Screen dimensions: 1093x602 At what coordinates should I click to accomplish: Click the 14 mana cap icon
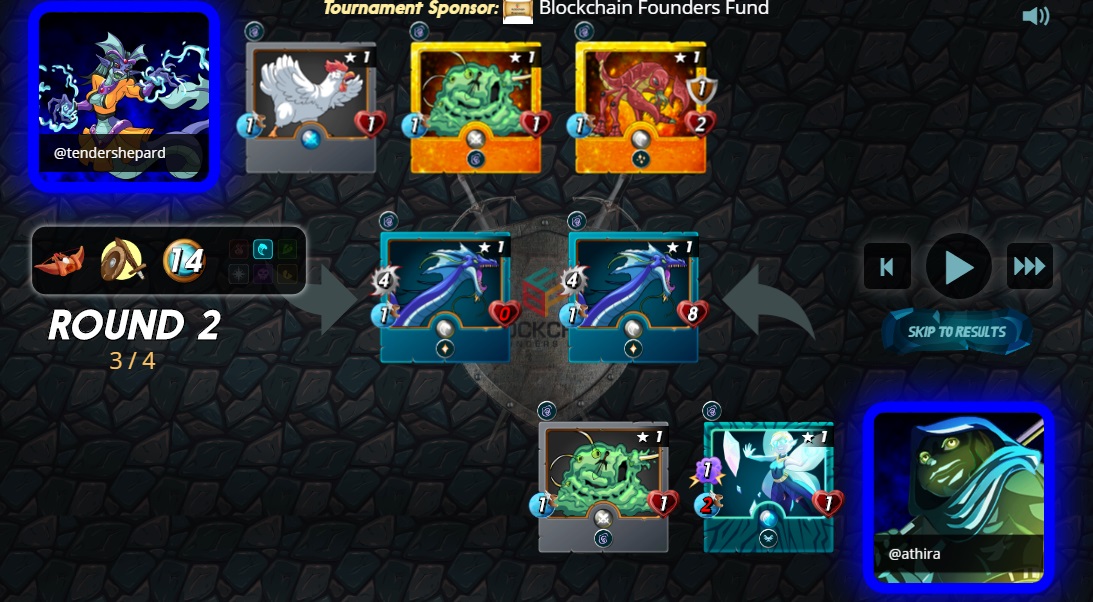[184, 262]
